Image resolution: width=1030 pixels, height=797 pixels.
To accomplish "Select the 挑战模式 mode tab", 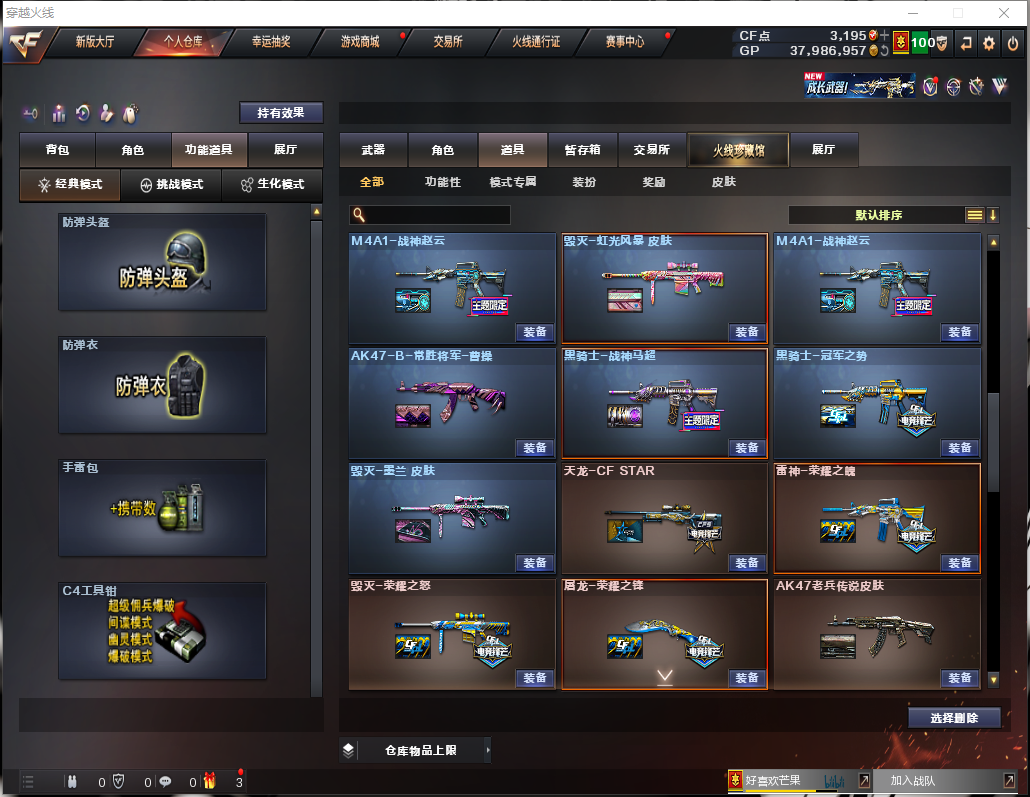I will point(171,185).
